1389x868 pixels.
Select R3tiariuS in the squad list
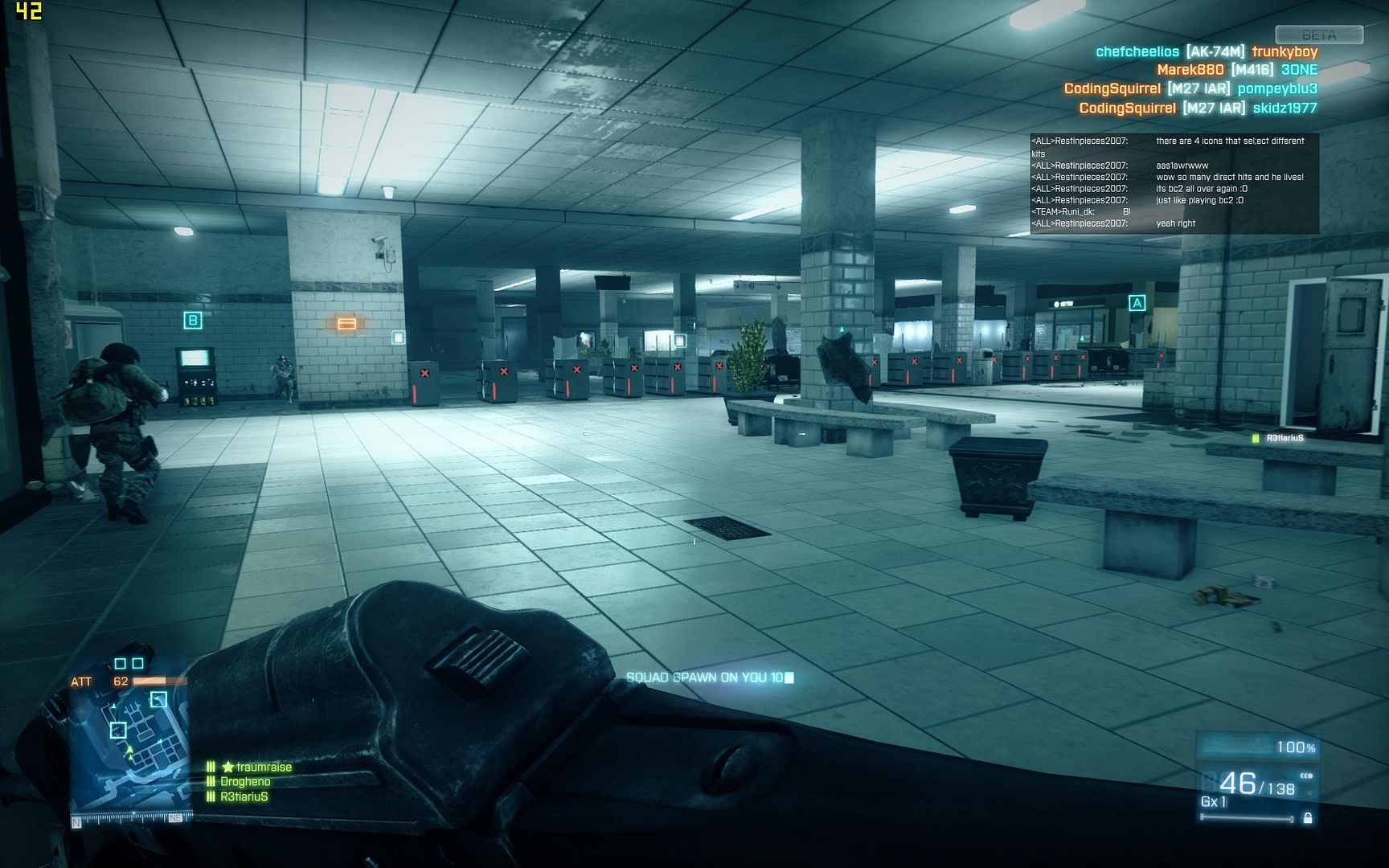click(x=244, y=796)
